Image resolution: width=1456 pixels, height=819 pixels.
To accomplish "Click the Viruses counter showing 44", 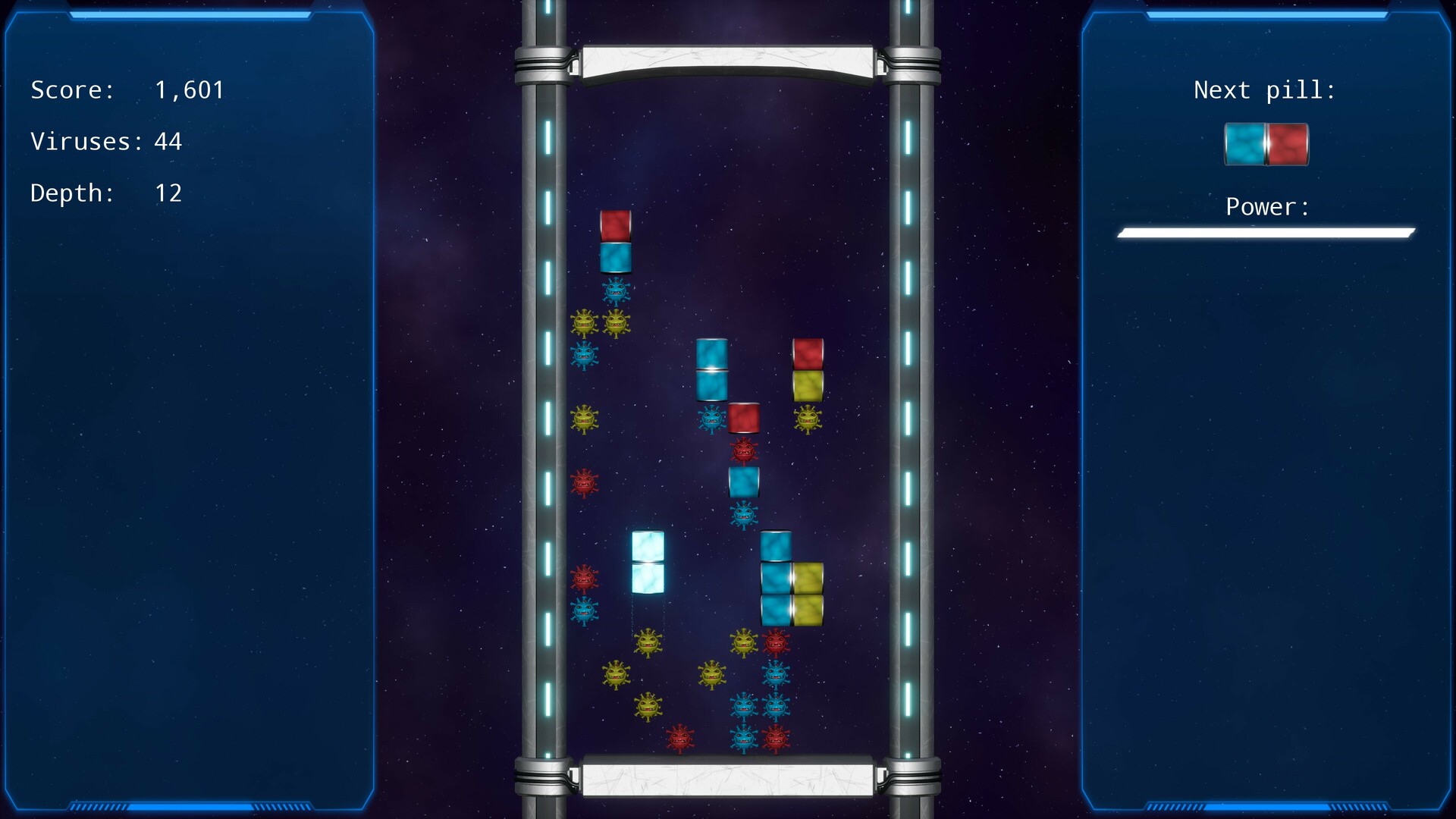I will coord(105,141).
